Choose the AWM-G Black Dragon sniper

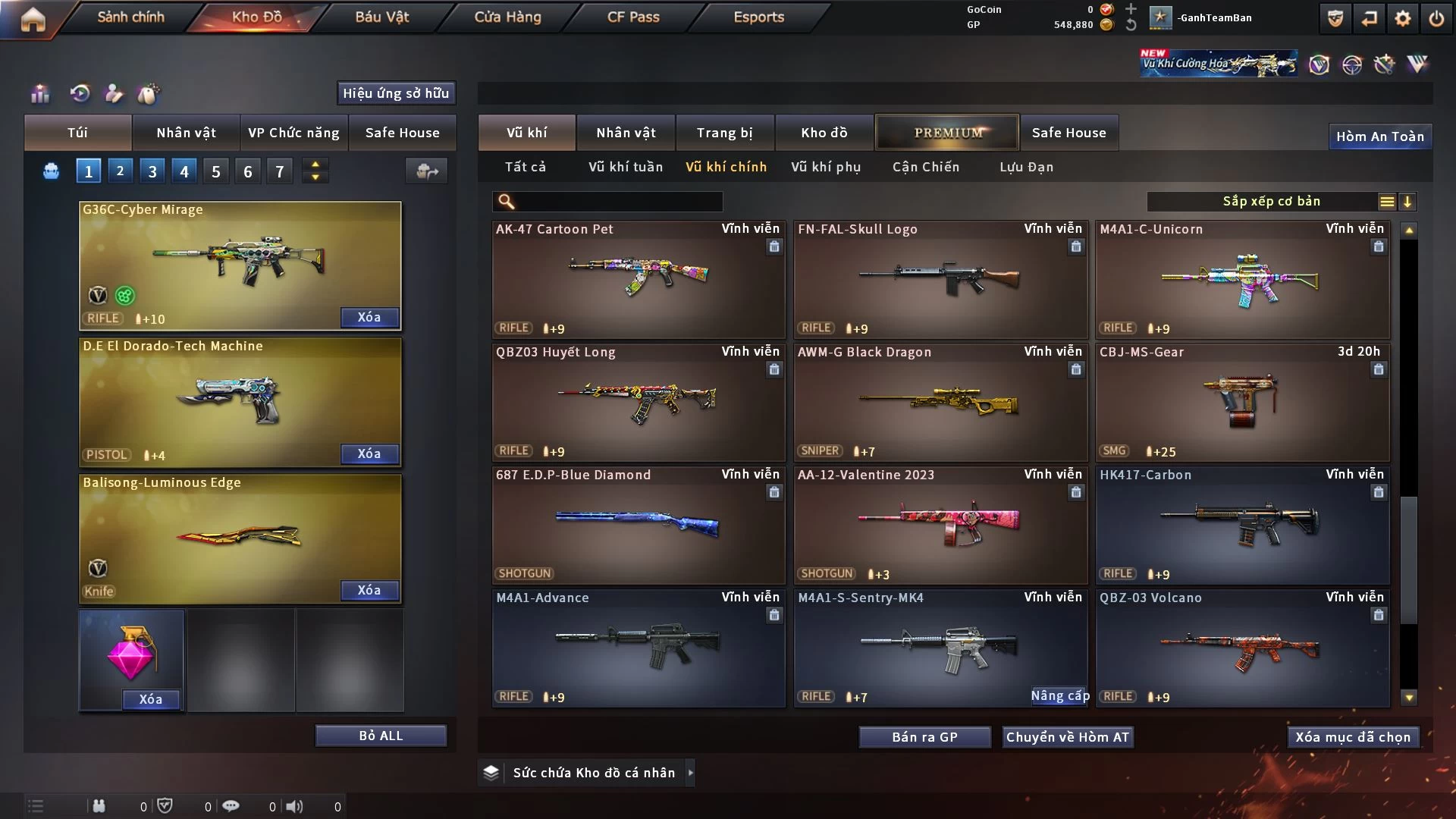tap(940, 402)
